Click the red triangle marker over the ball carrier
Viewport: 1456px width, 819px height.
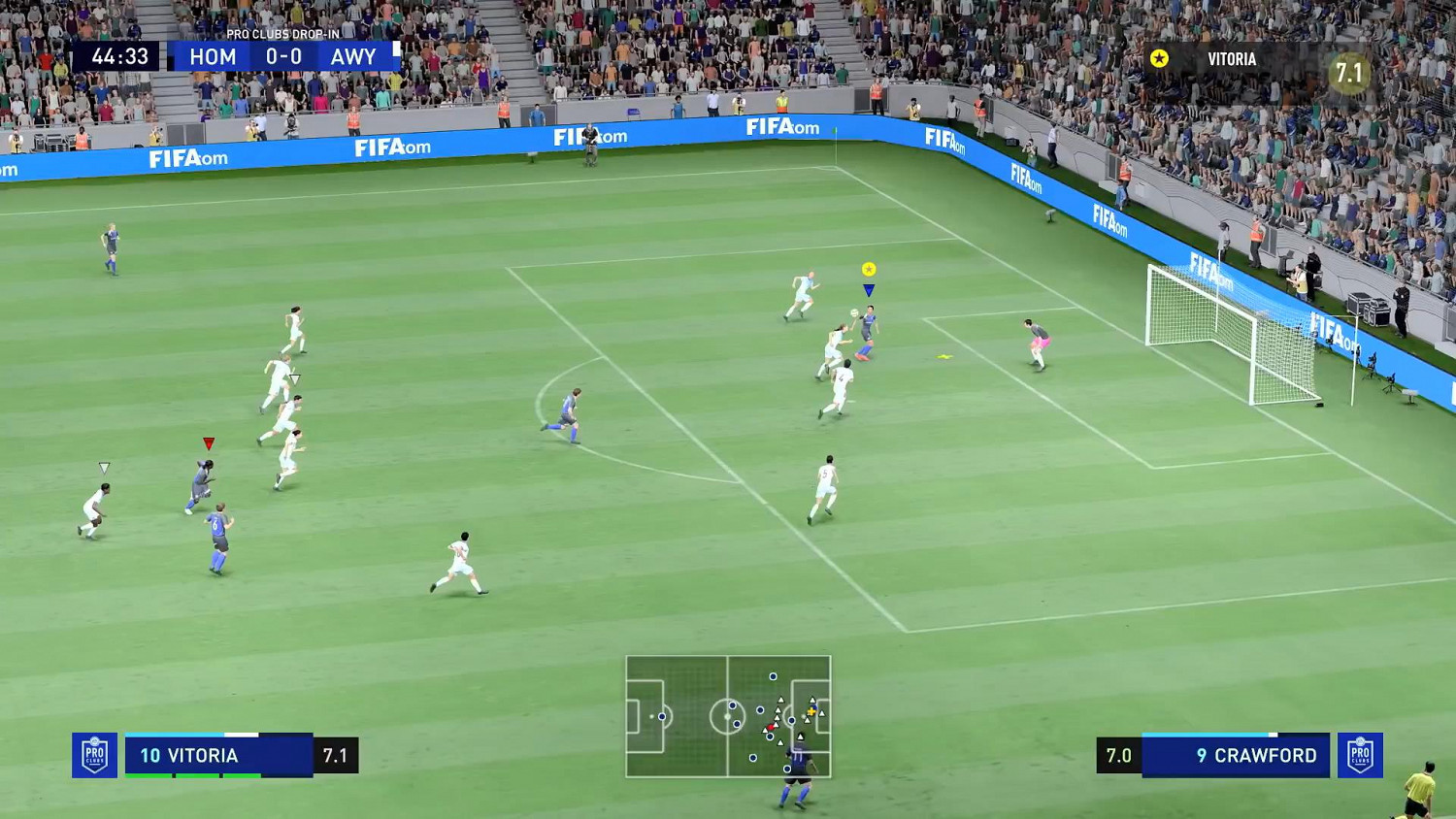point(207,442)
